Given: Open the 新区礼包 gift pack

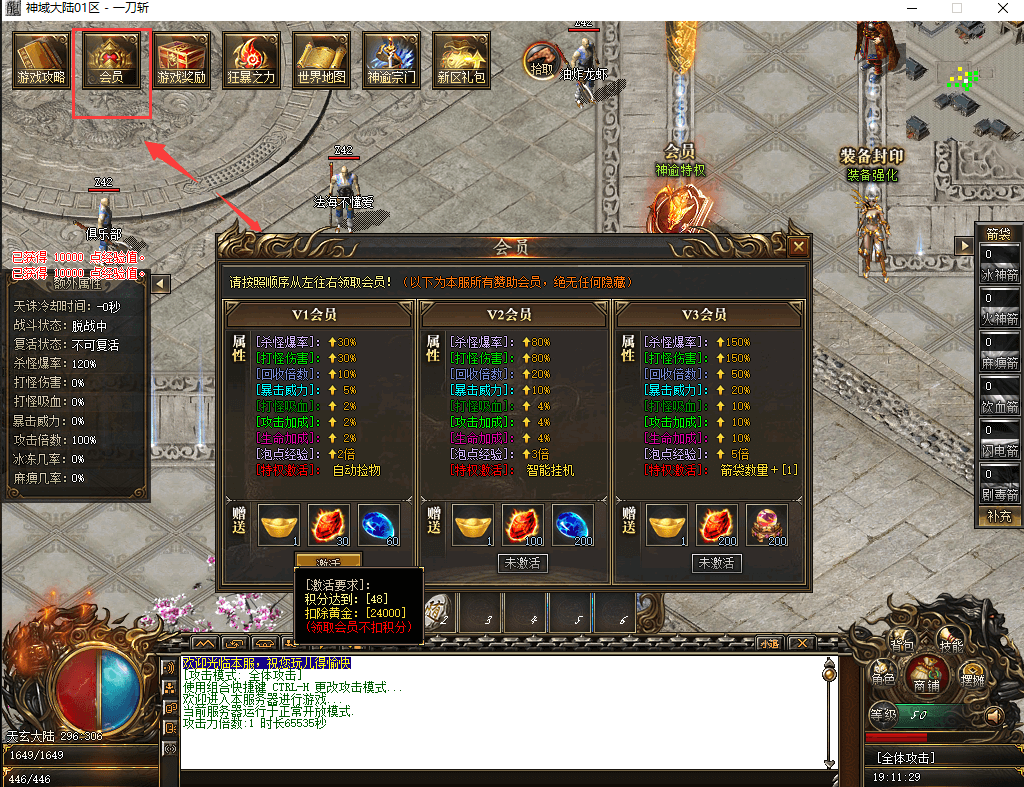Looking at the screenshot, I should click(x=461, y=60).
